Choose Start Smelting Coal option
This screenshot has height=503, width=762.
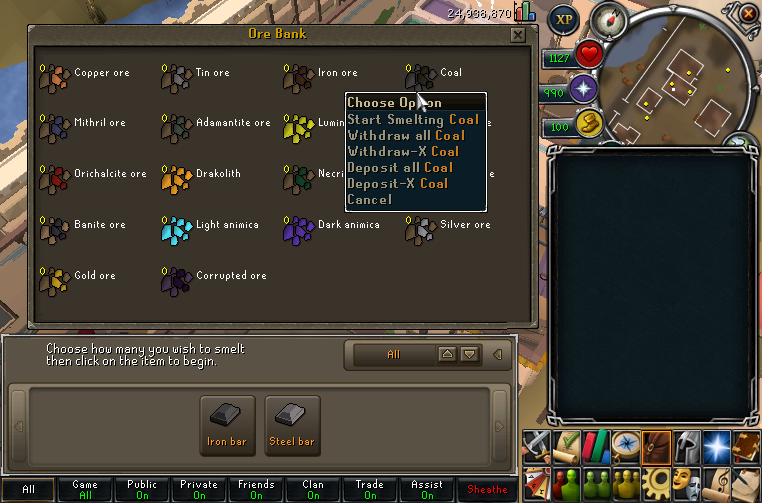(x=413, y=119)
